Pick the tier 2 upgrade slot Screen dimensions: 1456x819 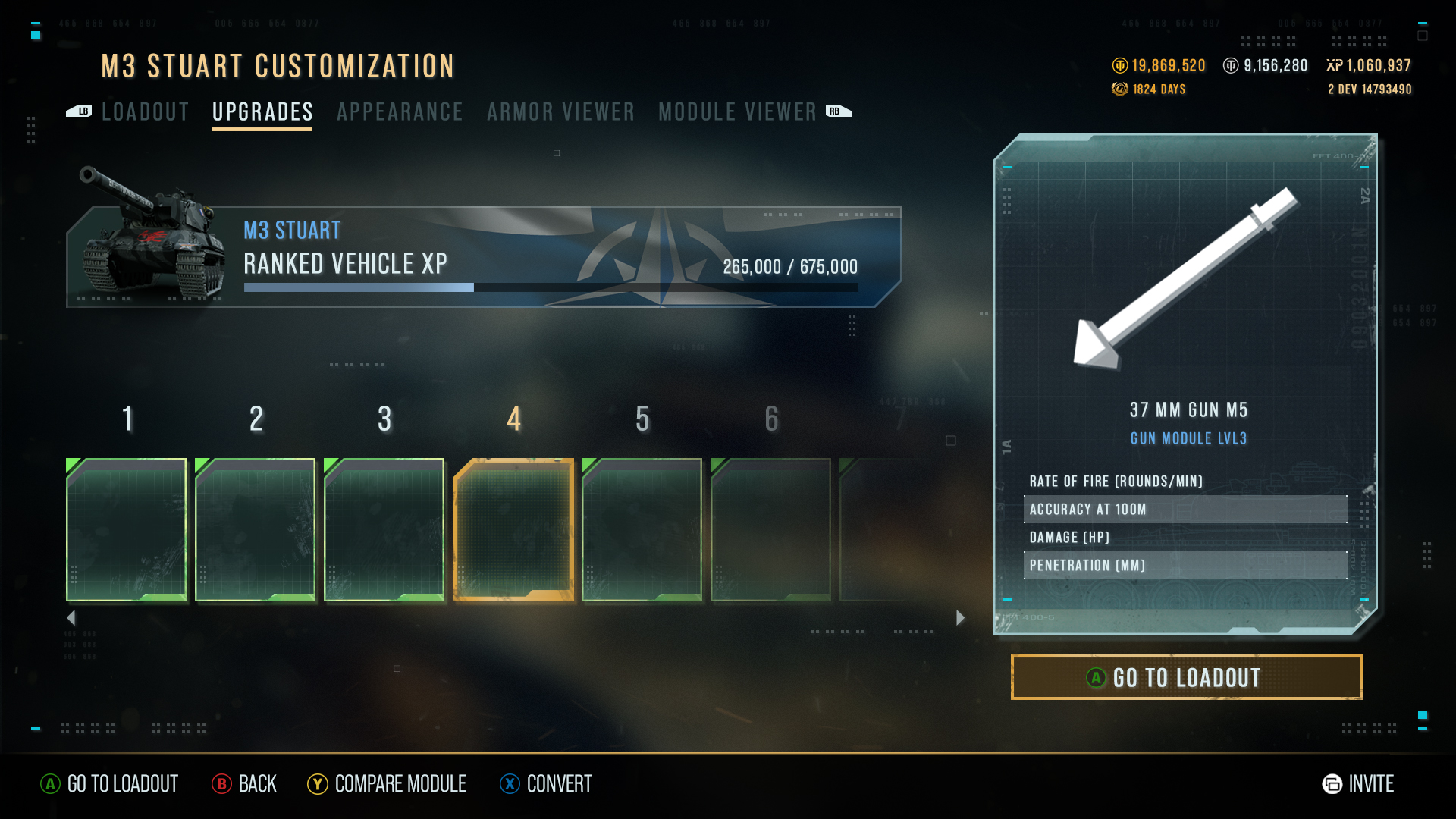pyautogui.click(x=256, y=529)
